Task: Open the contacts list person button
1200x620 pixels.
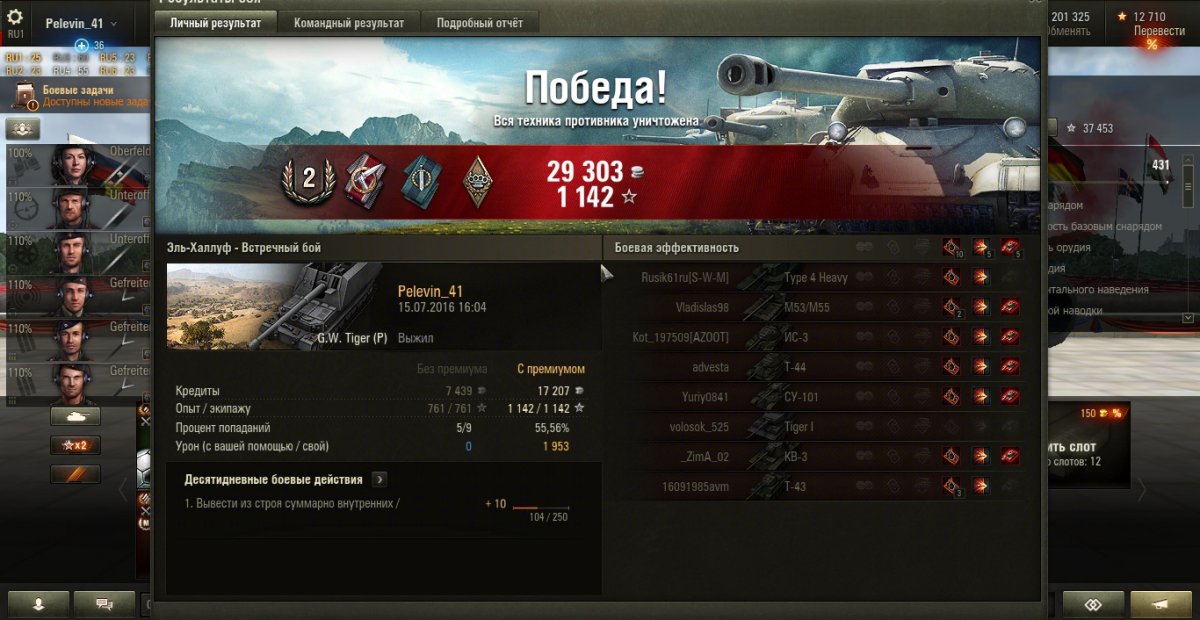Action: 38,604
